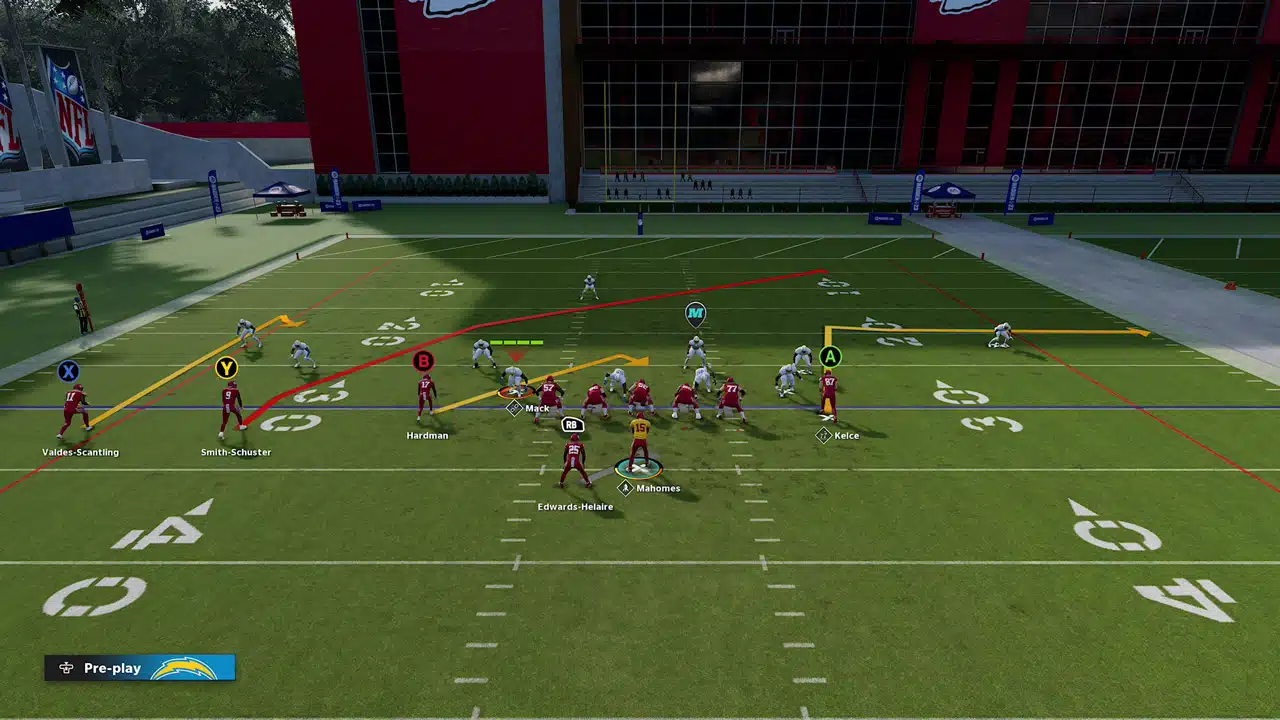
Task: Pick the Smith-Schuster name label
Action: pyautogui.click(x=236, y=453)
